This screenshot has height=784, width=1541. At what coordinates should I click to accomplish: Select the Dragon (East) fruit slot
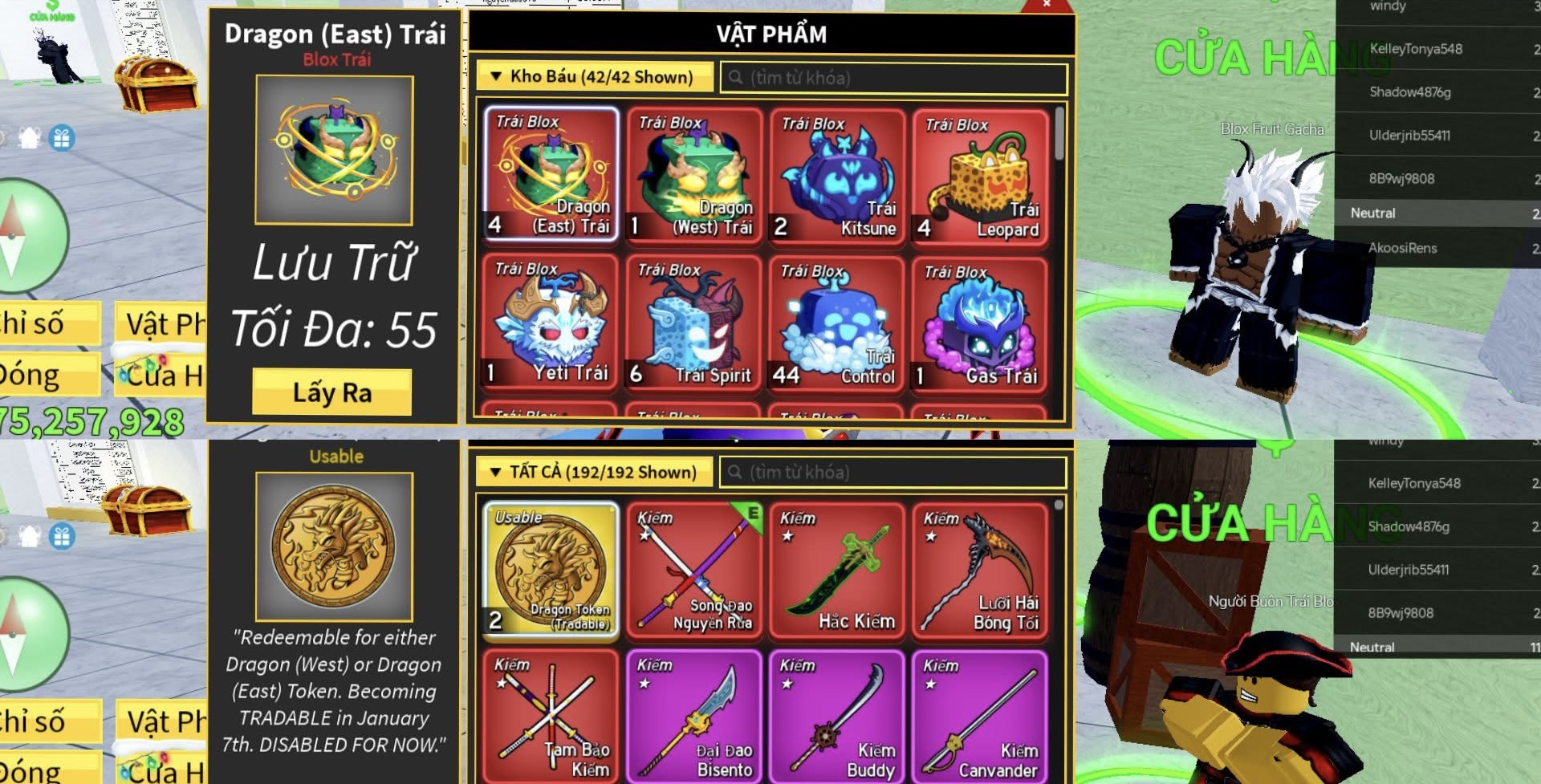point(551,174)
